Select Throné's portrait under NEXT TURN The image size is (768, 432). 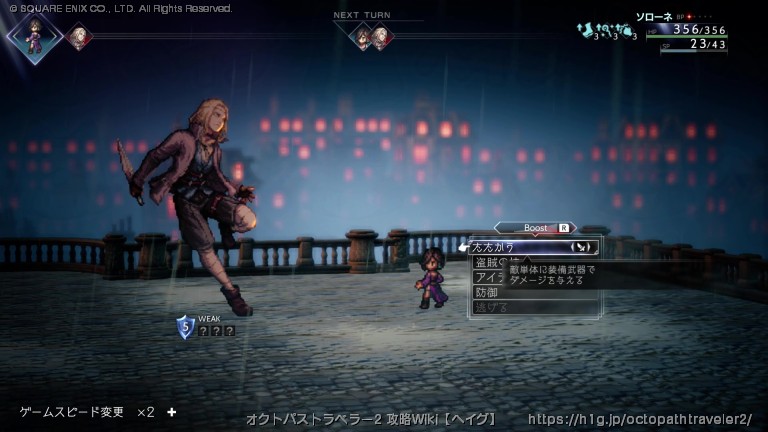361,37
